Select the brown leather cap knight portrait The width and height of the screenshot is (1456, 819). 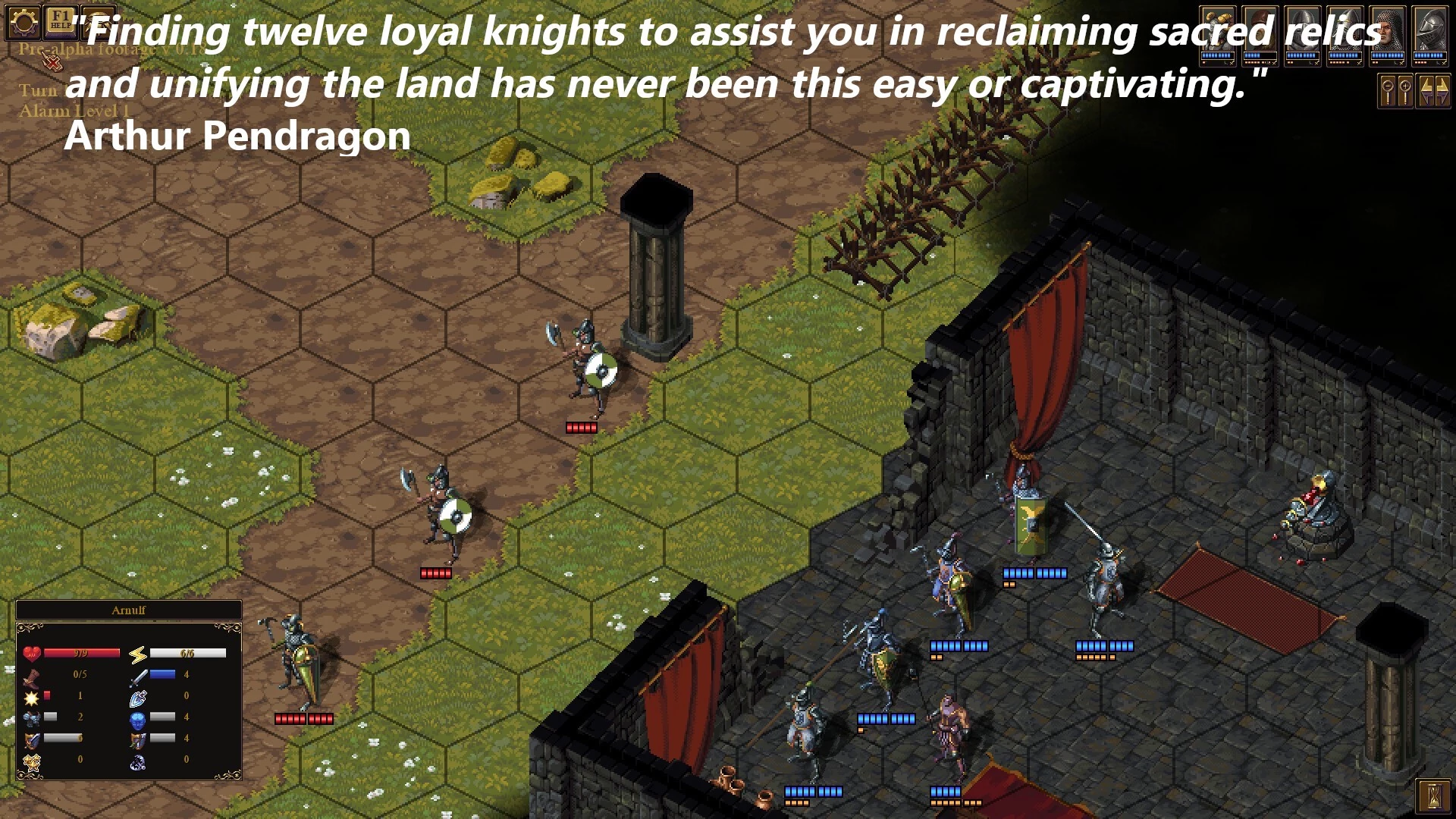pos(1260,30)
